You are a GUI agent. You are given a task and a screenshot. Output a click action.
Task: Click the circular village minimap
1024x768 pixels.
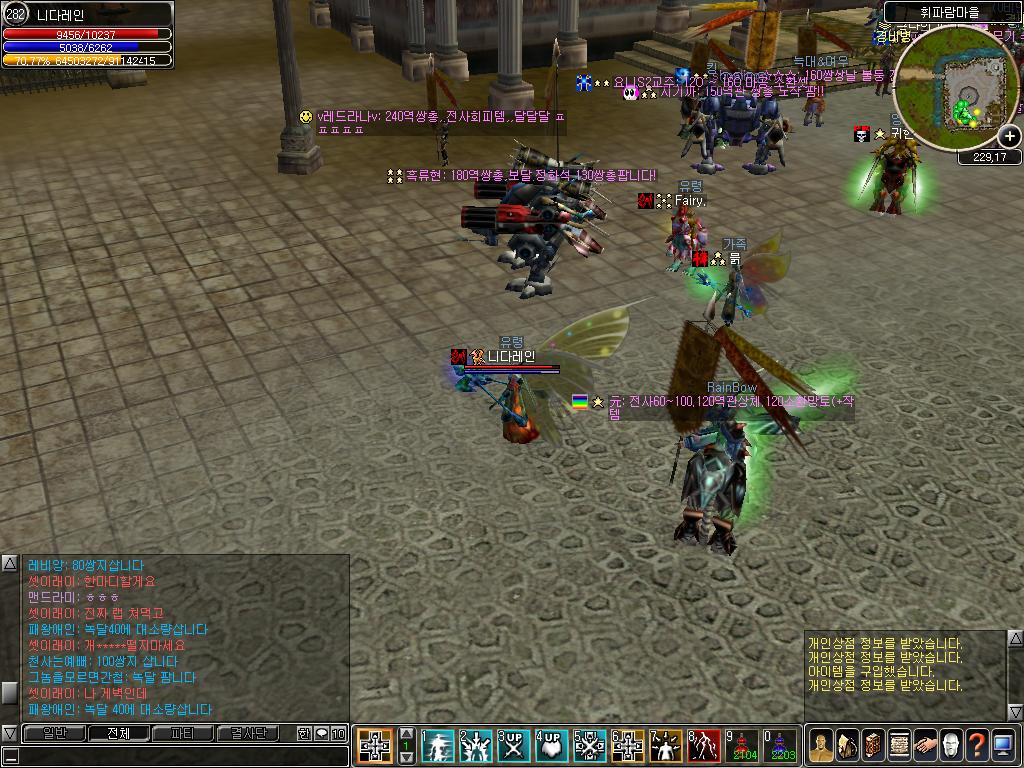pyautogui.click(x=955, y=92)
